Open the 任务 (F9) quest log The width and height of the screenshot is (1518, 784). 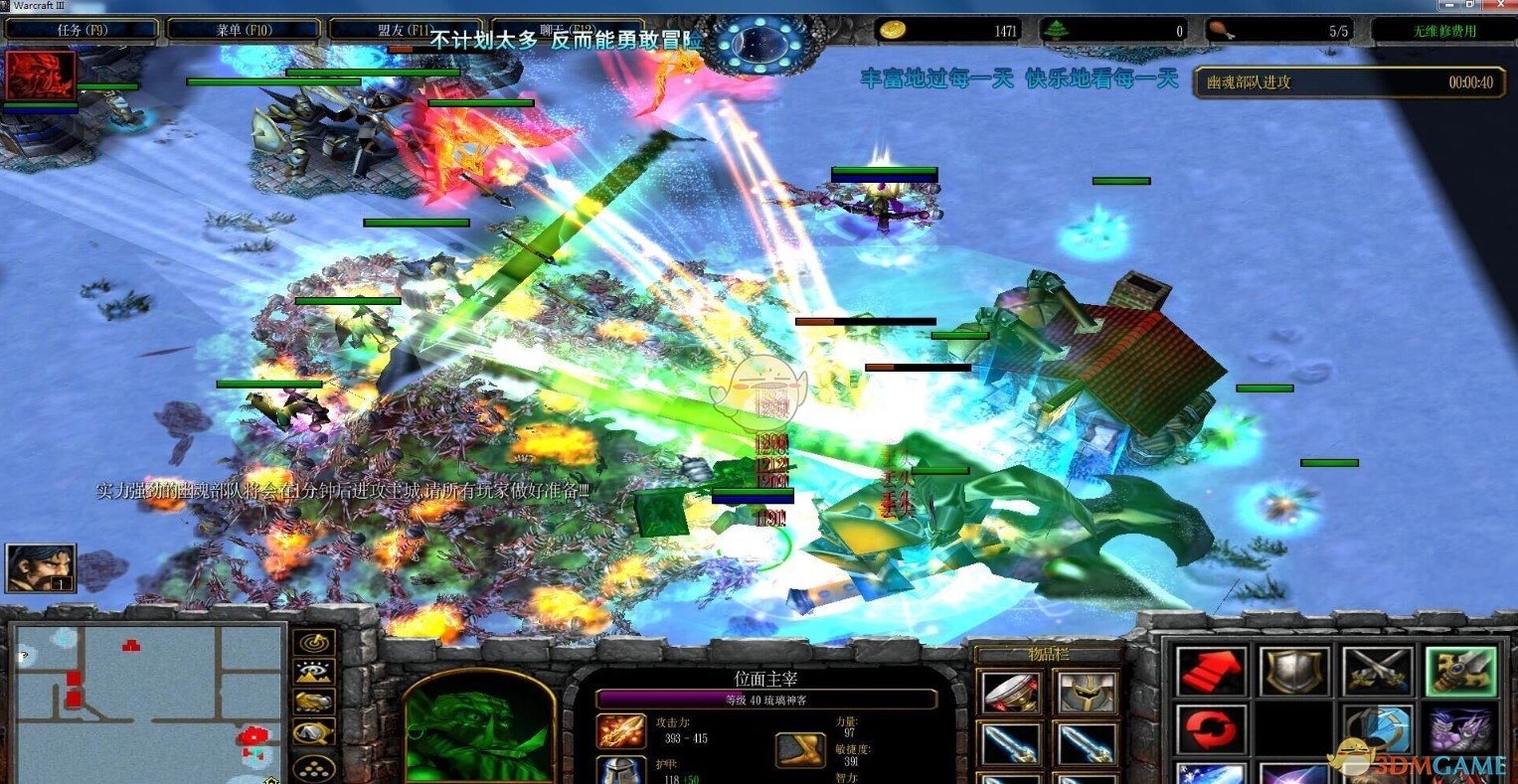pos(83,29)
